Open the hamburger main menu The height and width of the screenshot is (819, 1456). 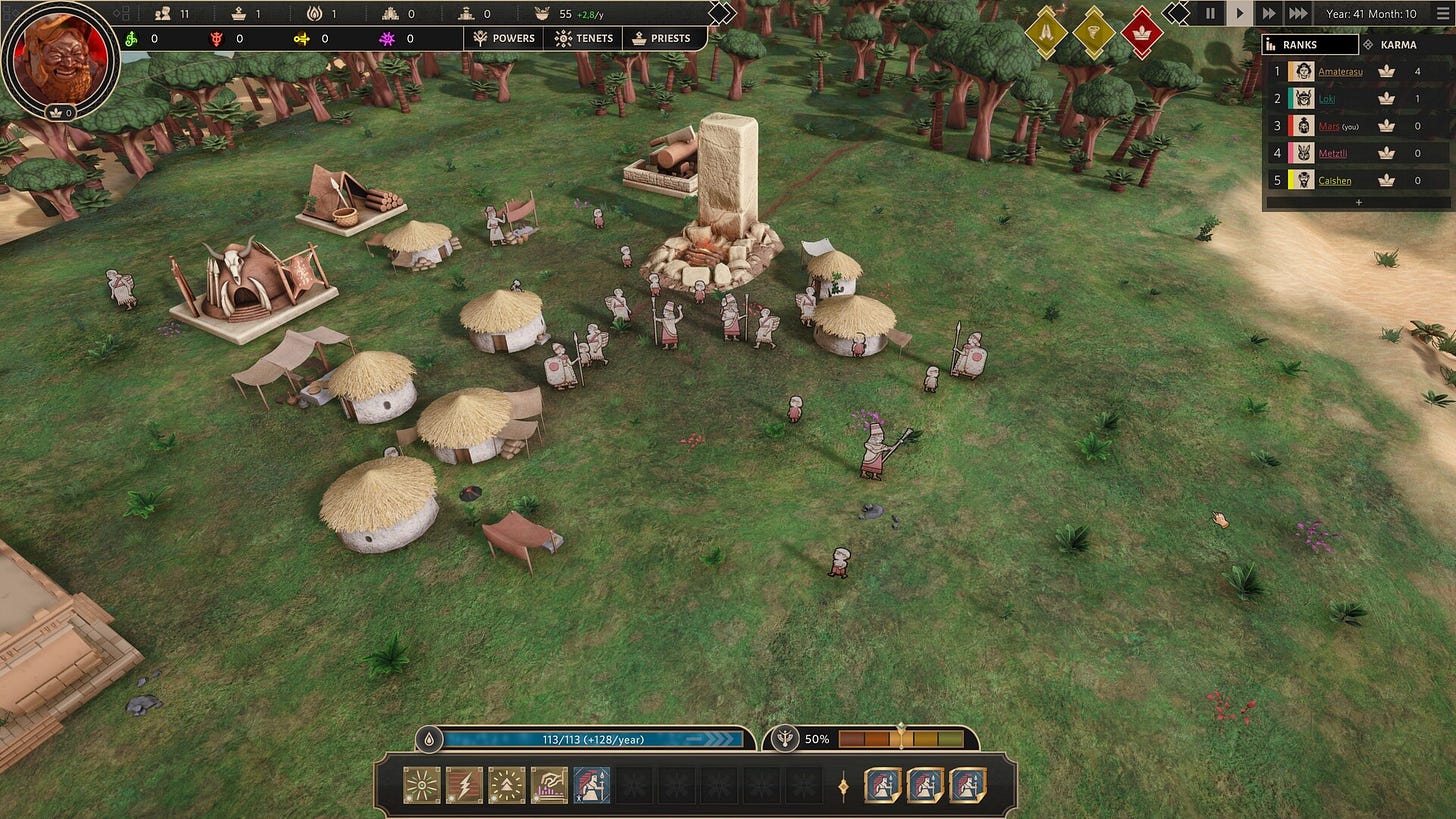coord(1441,14)
